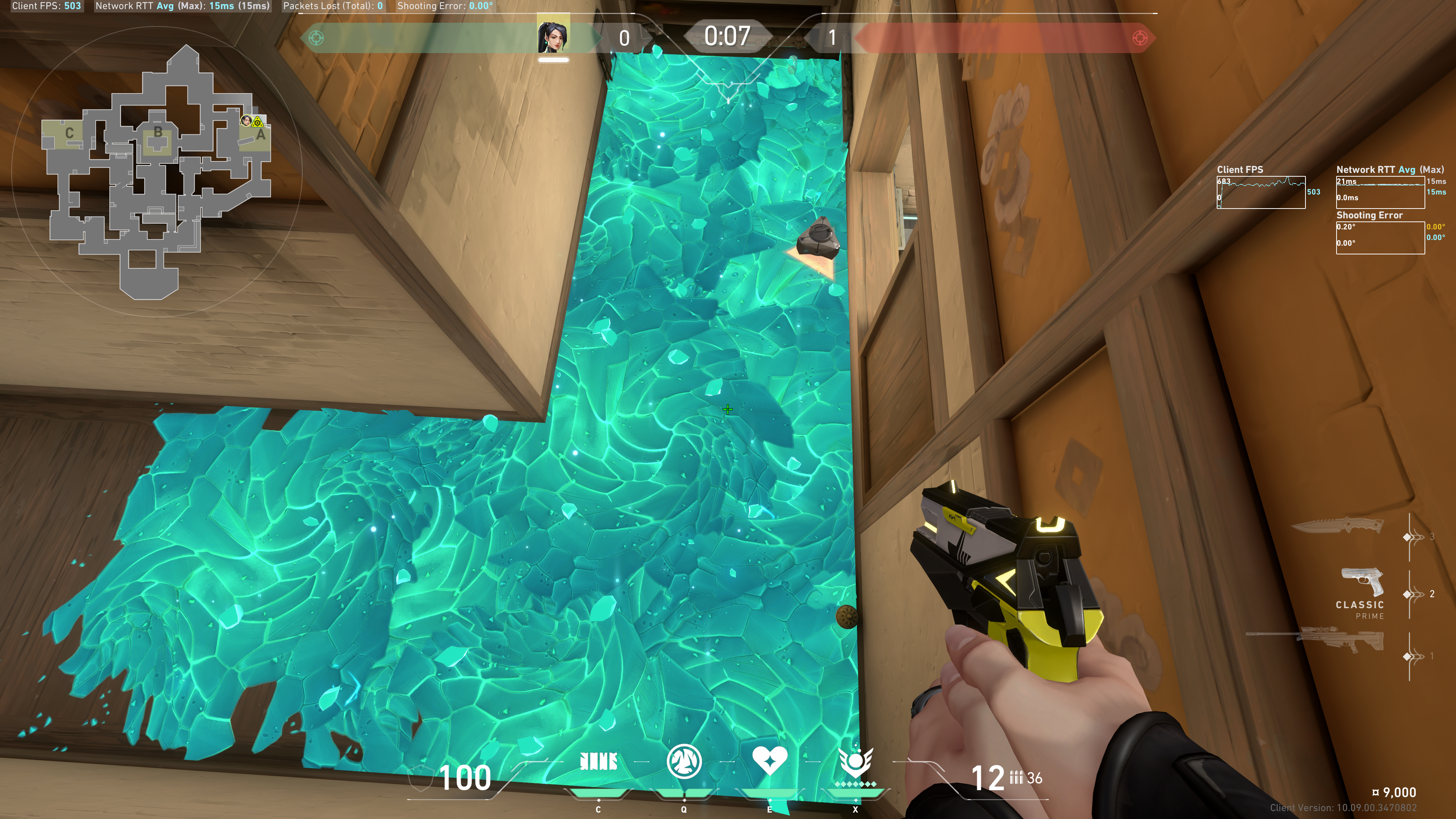Click the C site marker on minimap

[69, 133]
